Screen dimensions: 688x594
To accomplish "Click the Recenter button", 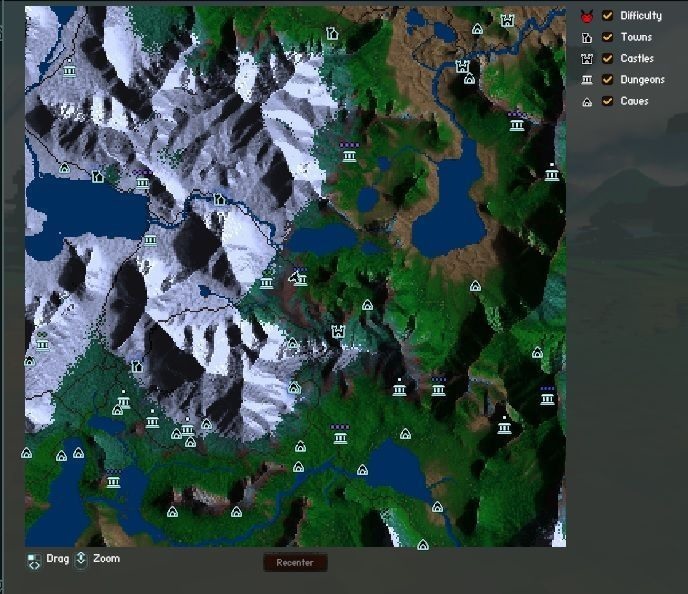I will pyautogui.click(x=295, y=563).
